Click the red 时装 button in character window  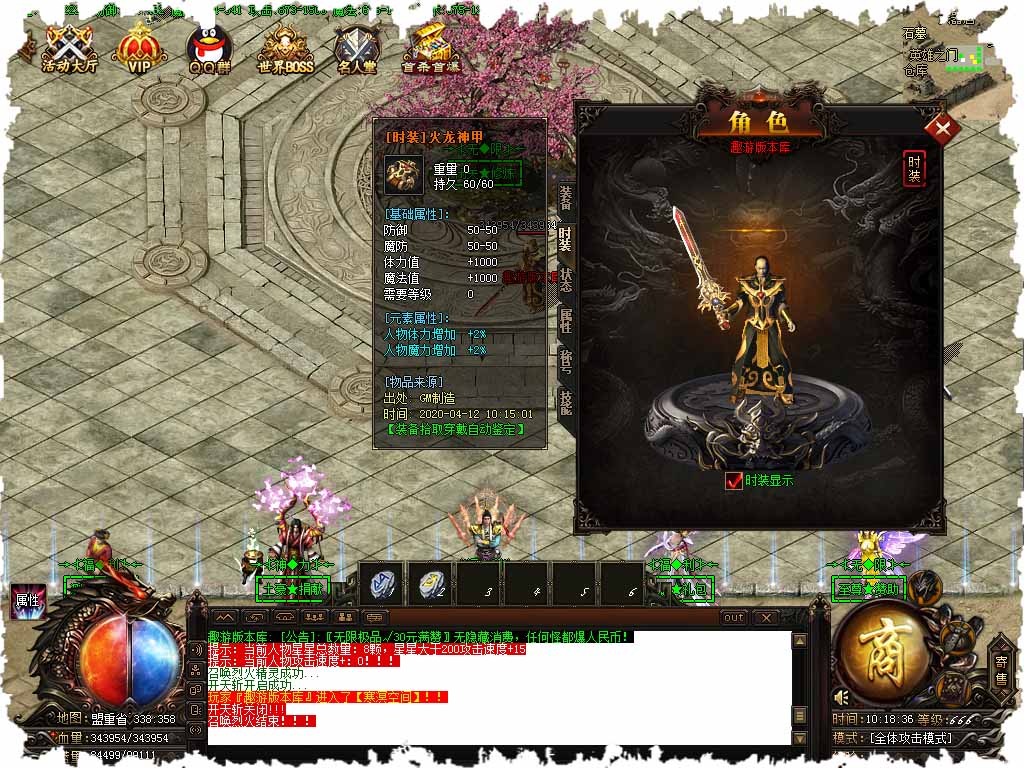[x=914, y=168]
